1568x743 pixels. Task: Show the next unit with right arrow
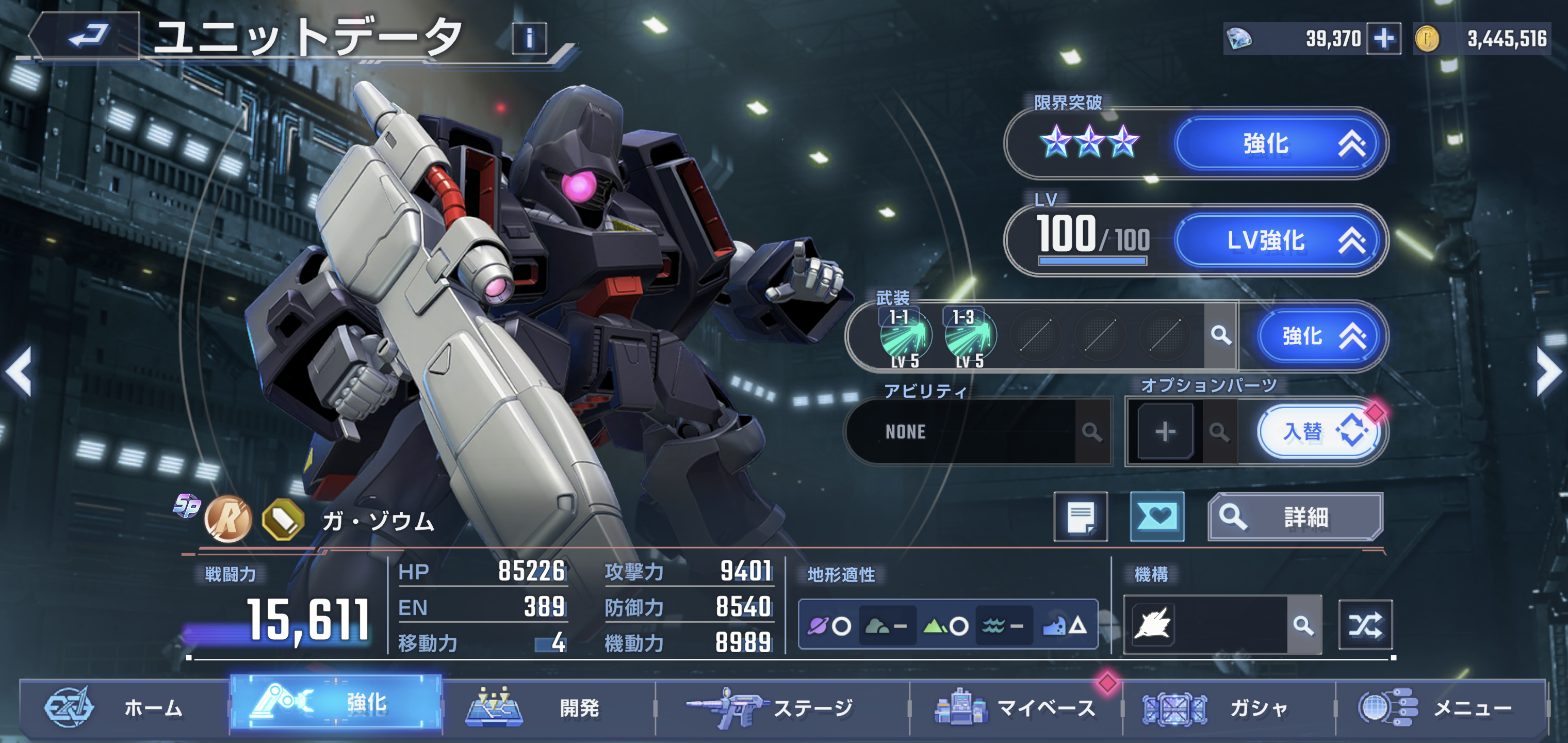1547,372
